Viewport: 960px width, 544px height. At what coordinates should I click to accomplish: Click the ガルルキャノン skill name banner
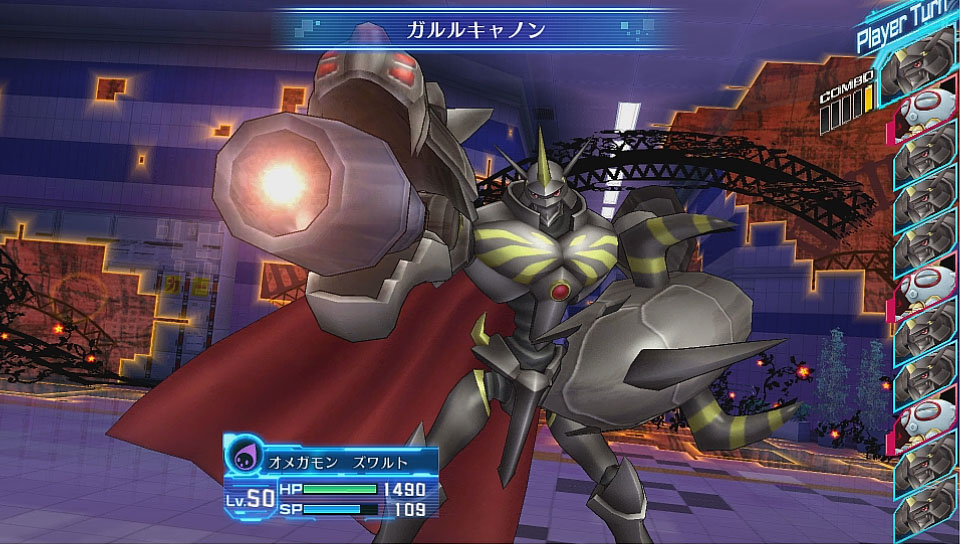476,29
